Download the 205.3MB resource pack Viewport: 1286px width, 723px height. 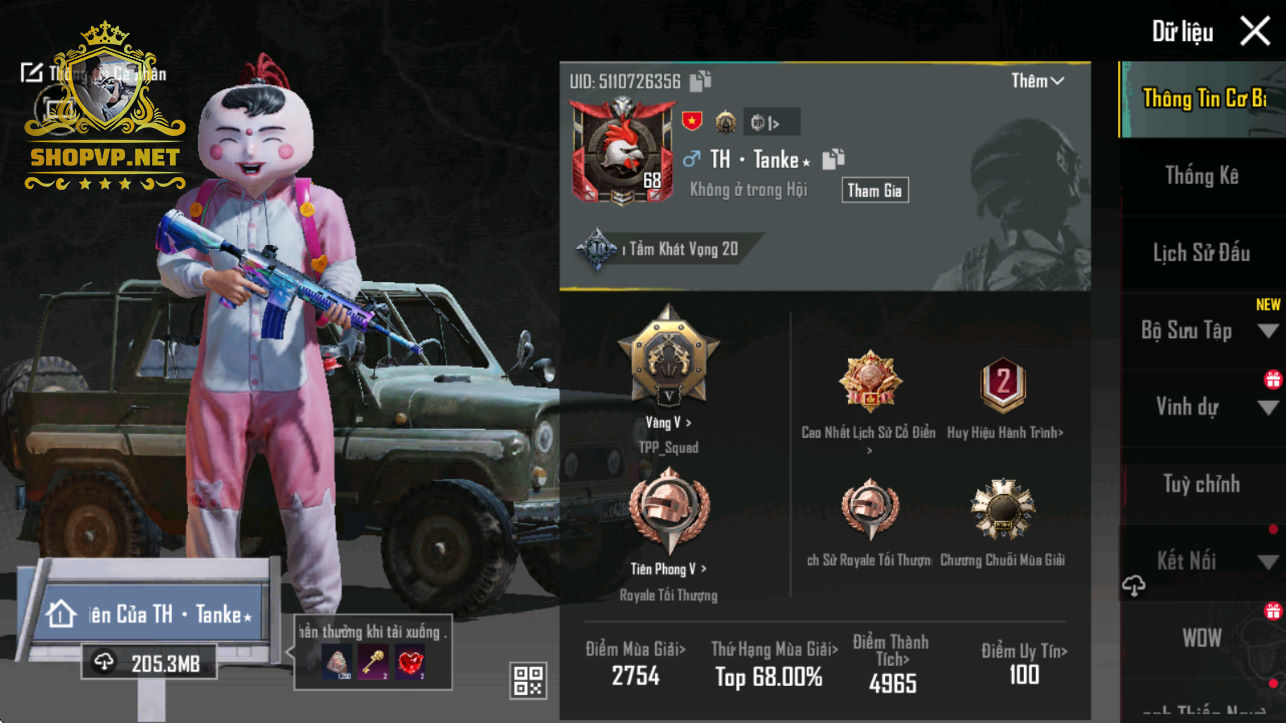(x=149, y=662)
